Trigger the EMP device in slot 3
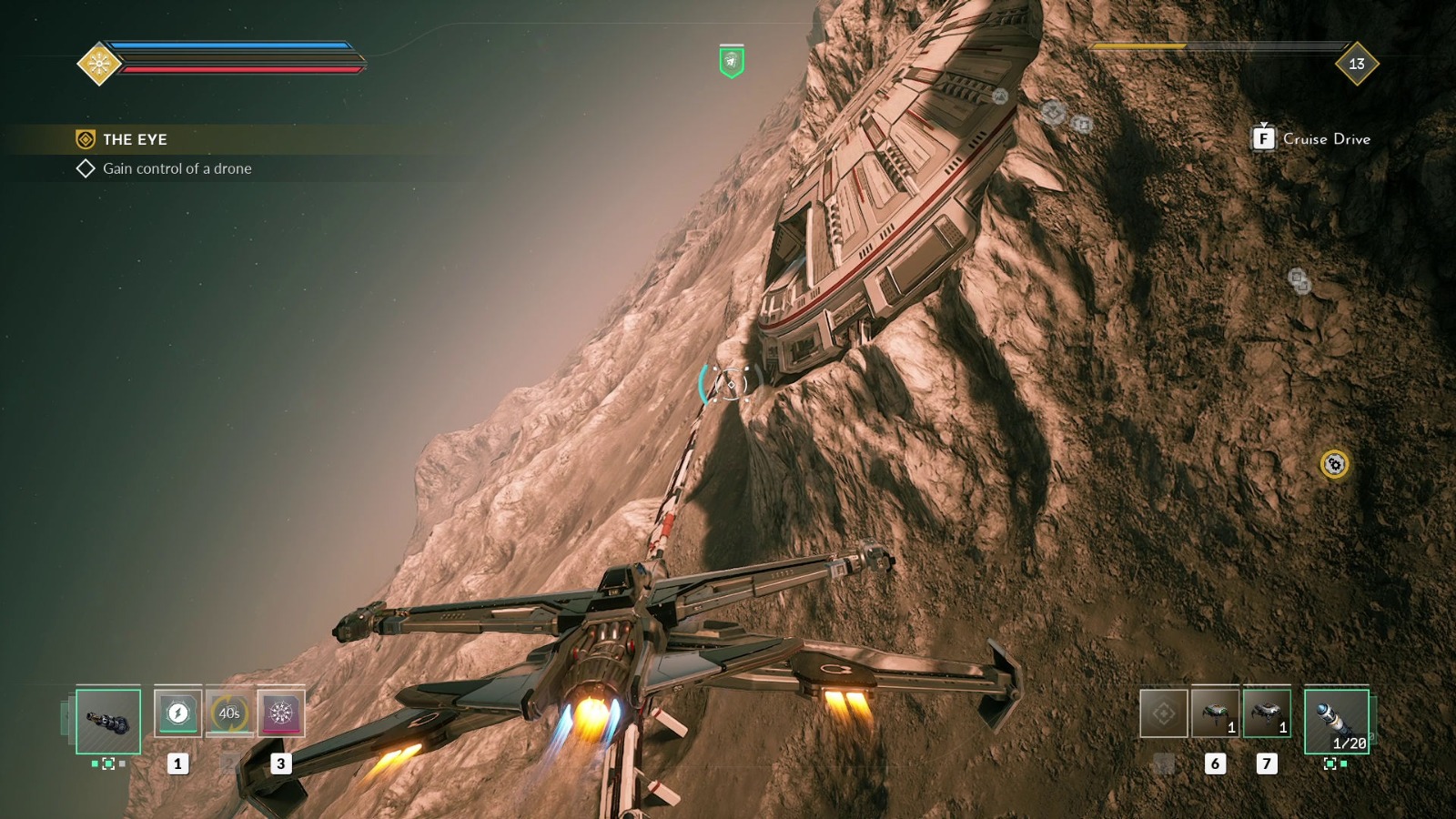This screenshot has width=1456, height=819. tap(282, 714)
